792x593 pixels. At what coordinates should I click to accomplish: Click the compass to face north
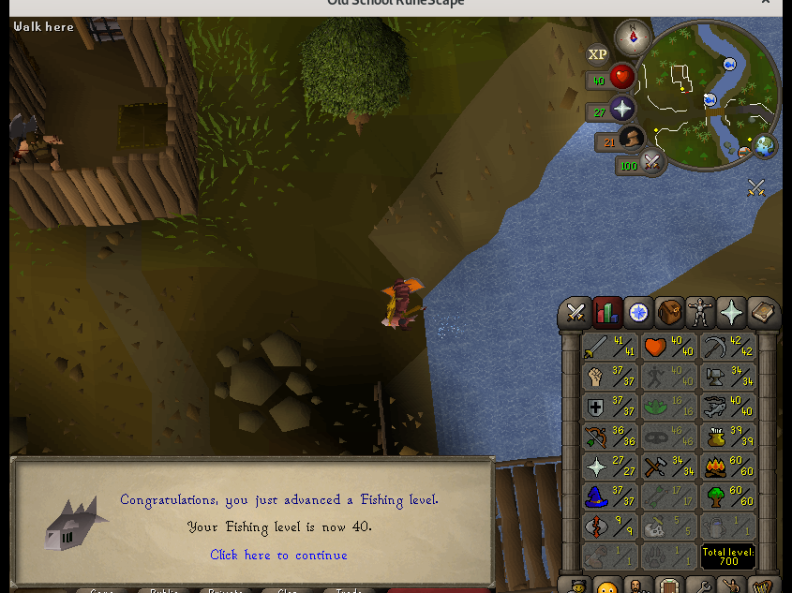pos(632,38)
